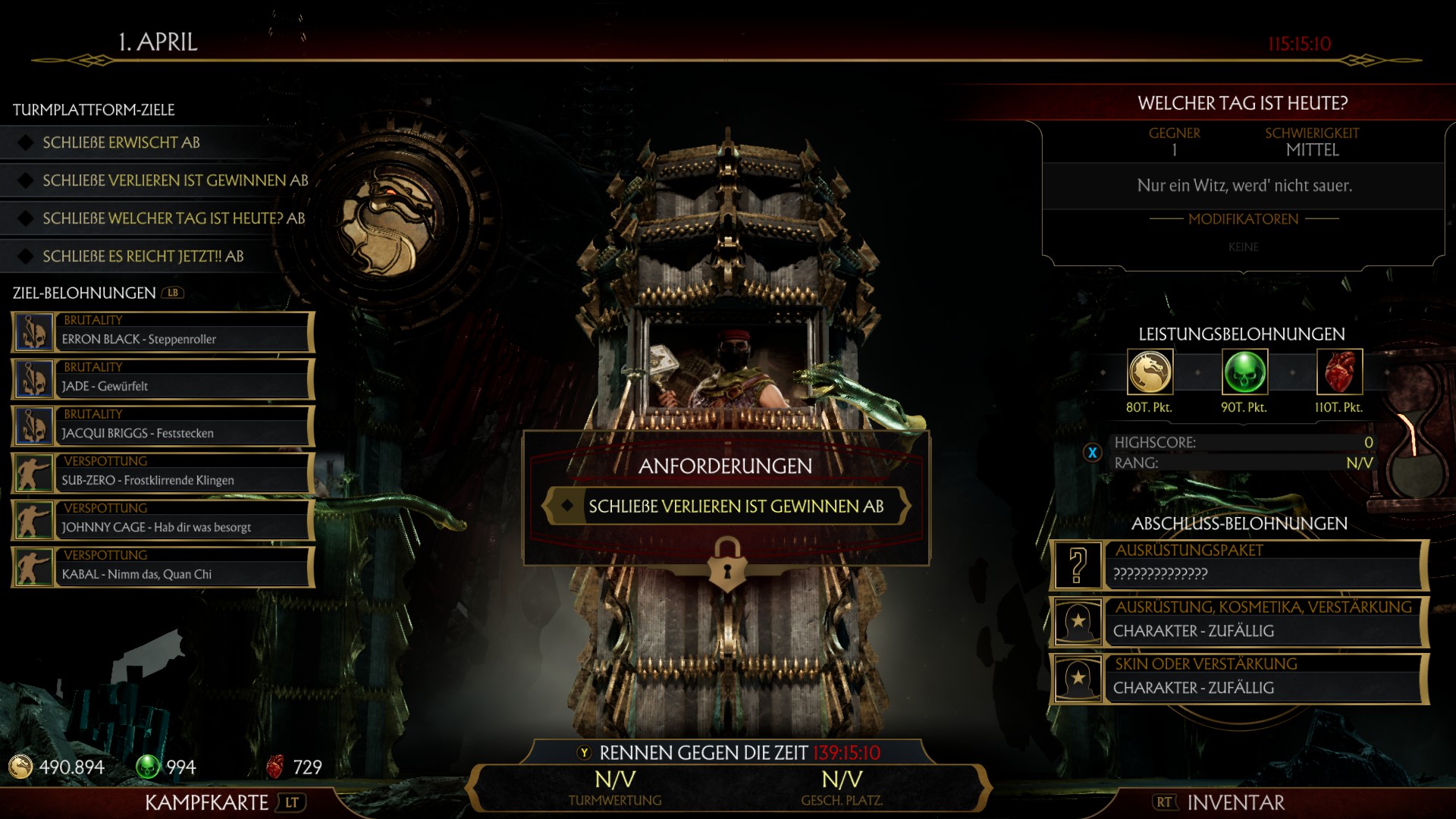This screenshot has width=1456, height=819.
Task: Select Sub-Zero Frostklirrende Klingen taunt reward
Action: click(x=163, y=473)
